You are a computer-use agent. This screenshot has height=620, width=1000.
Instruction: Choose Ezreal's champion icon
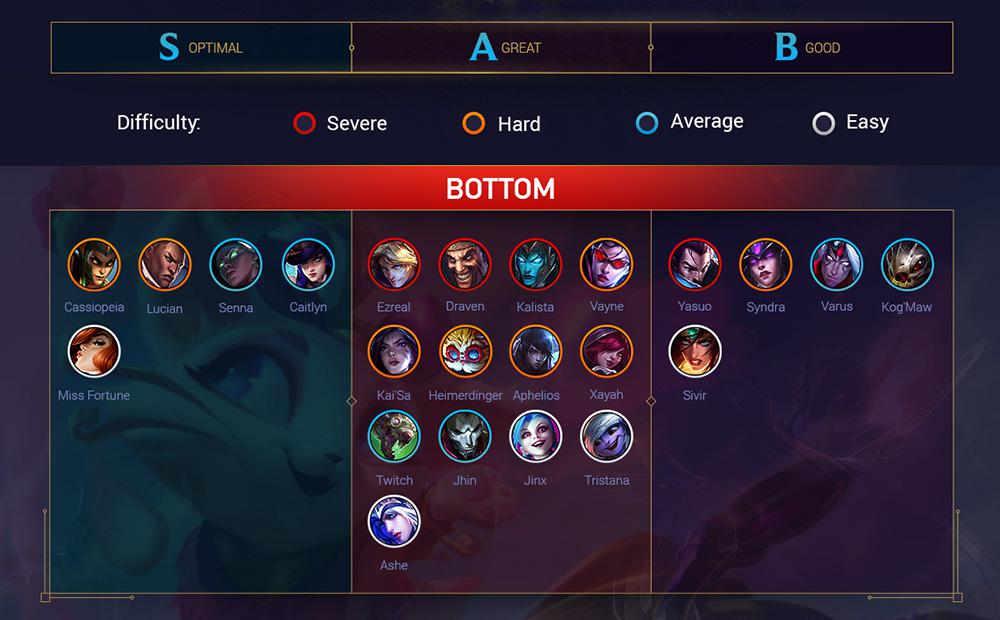click(394, 265)
